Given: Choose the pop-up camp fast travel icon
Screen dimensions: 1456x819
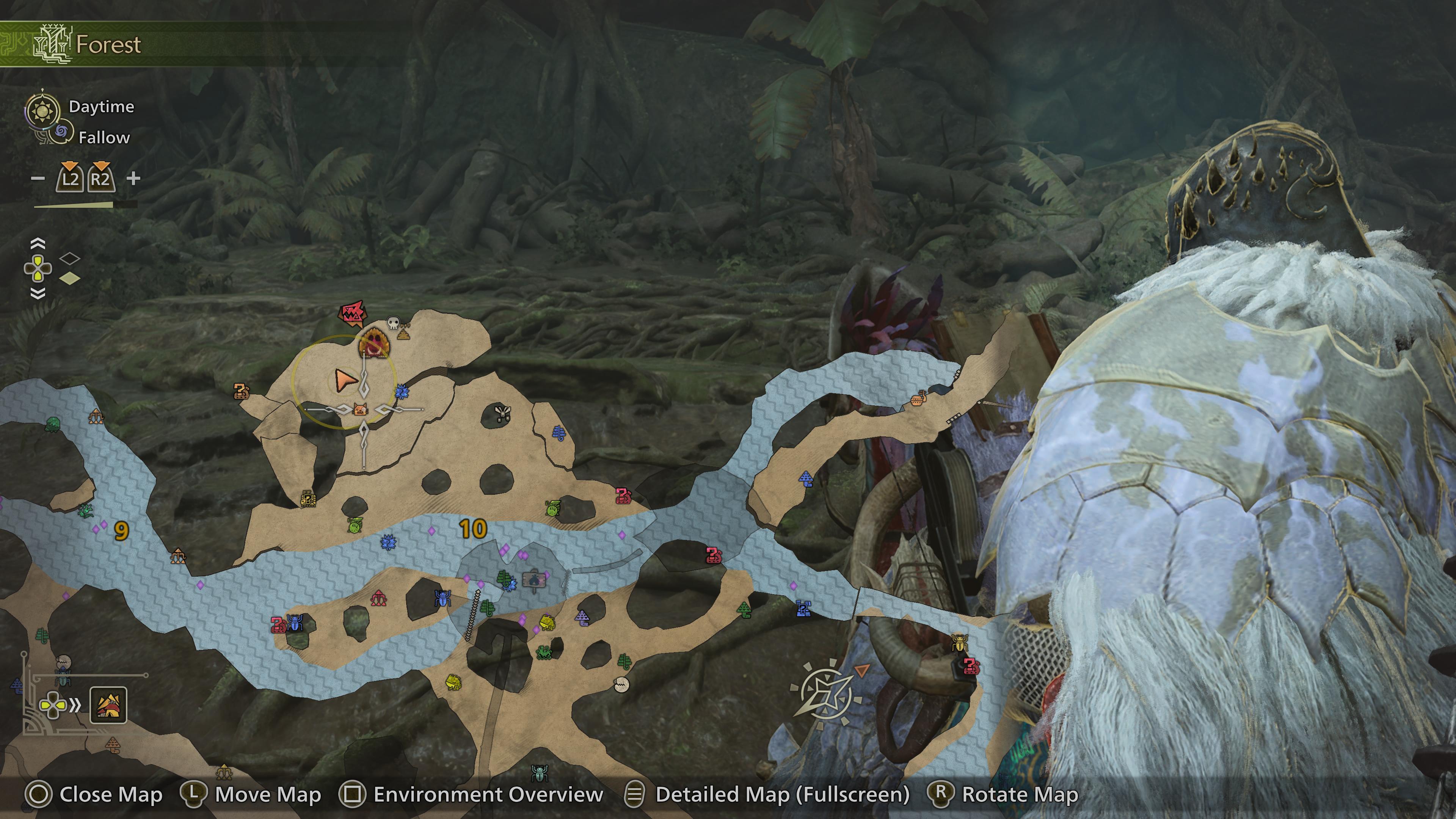Looking at the screenshot, I should (x=108, y=705).
